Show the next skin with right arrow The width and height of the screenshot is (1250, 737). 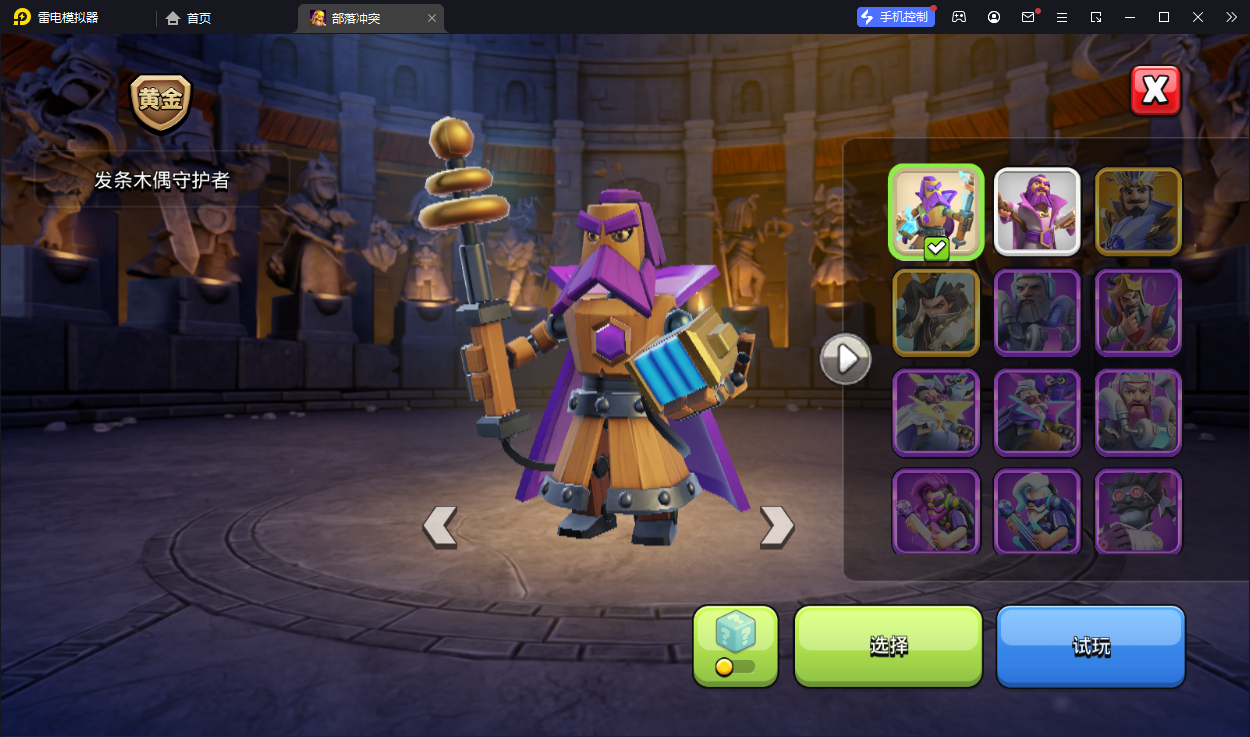point(777,526)
